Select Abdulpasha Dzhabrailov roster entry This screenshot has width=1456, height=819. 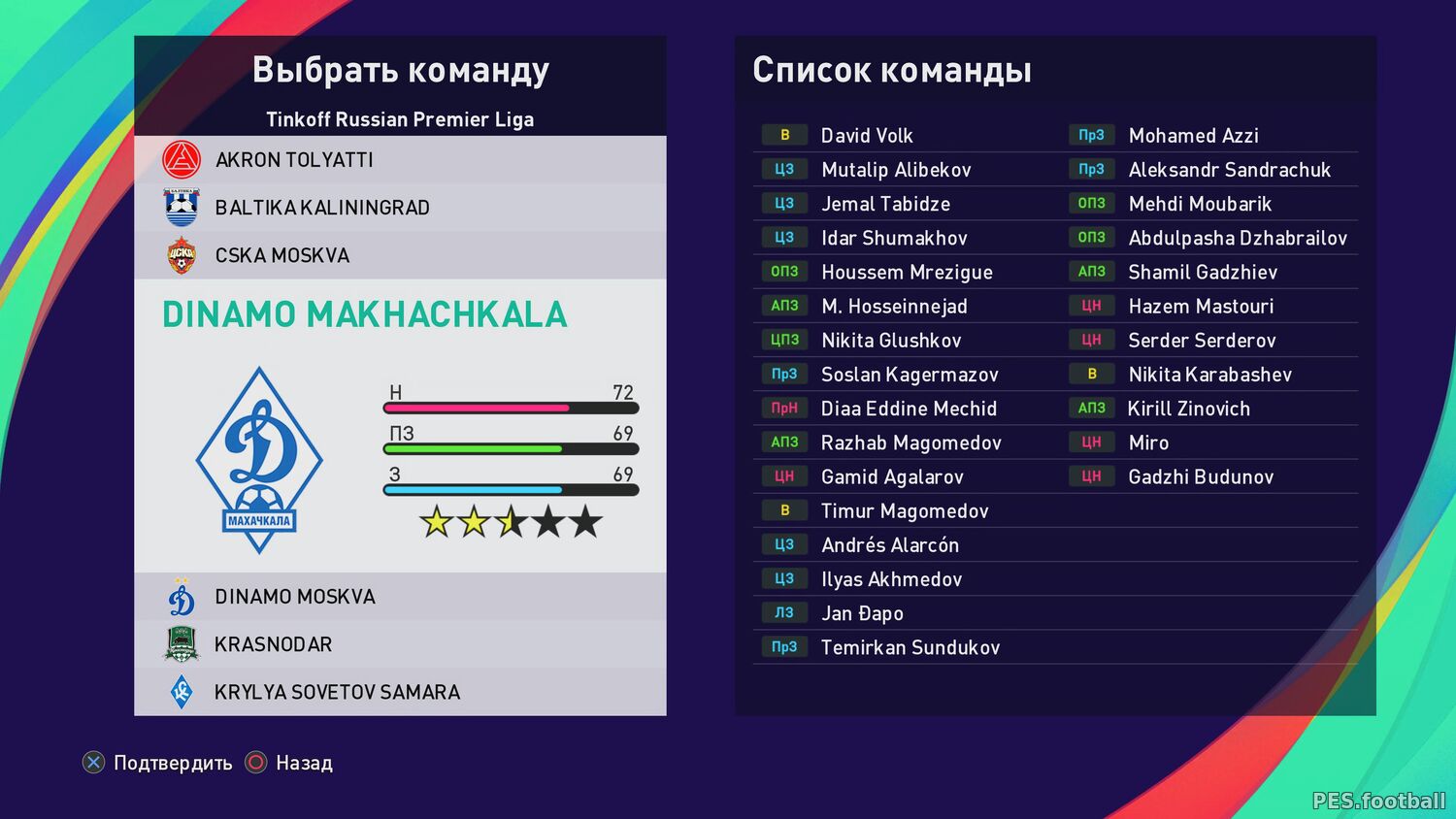1237,239
